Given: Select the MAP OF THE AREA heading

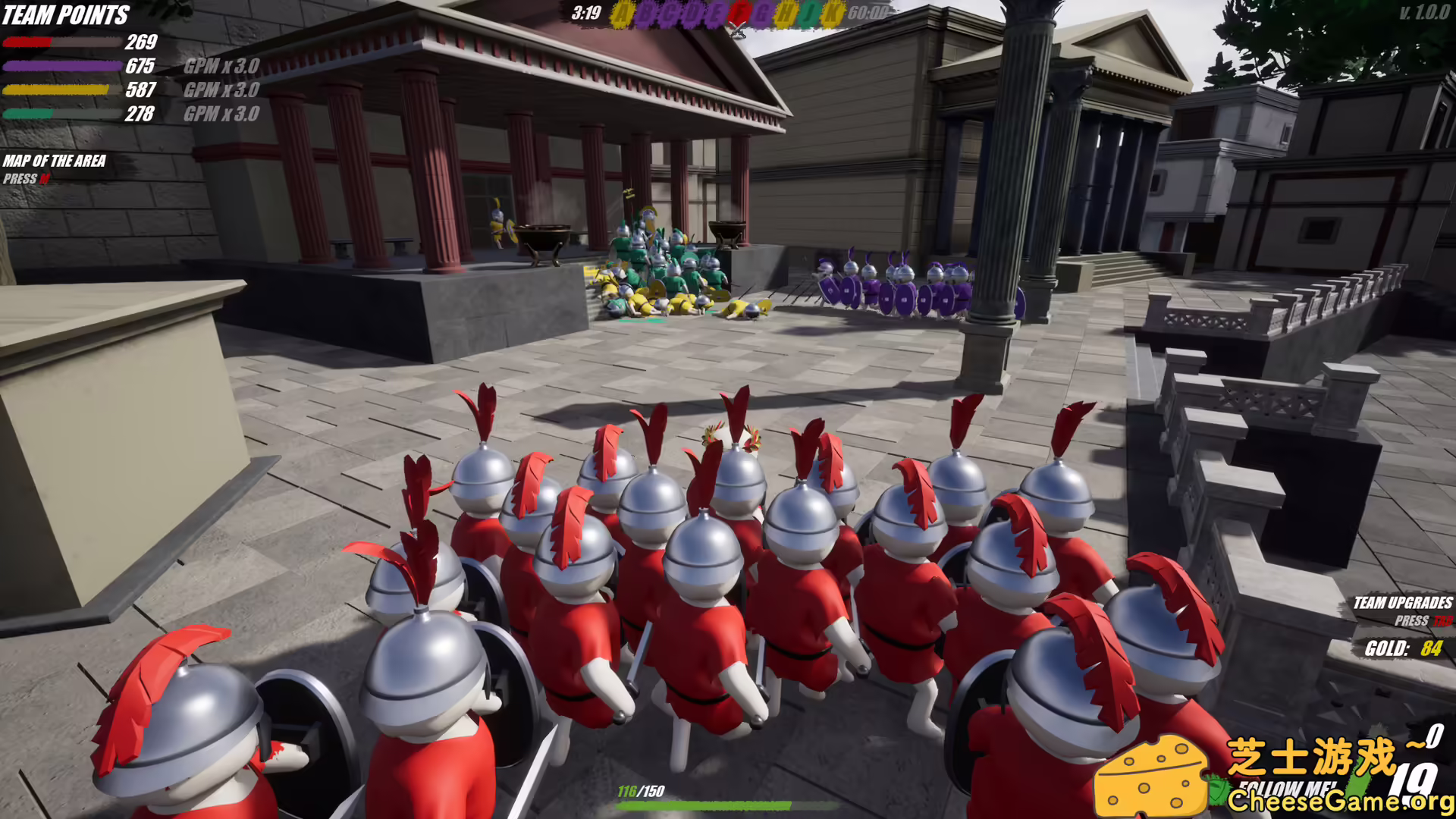Looking at the screenshot, I should pos(55,162).
